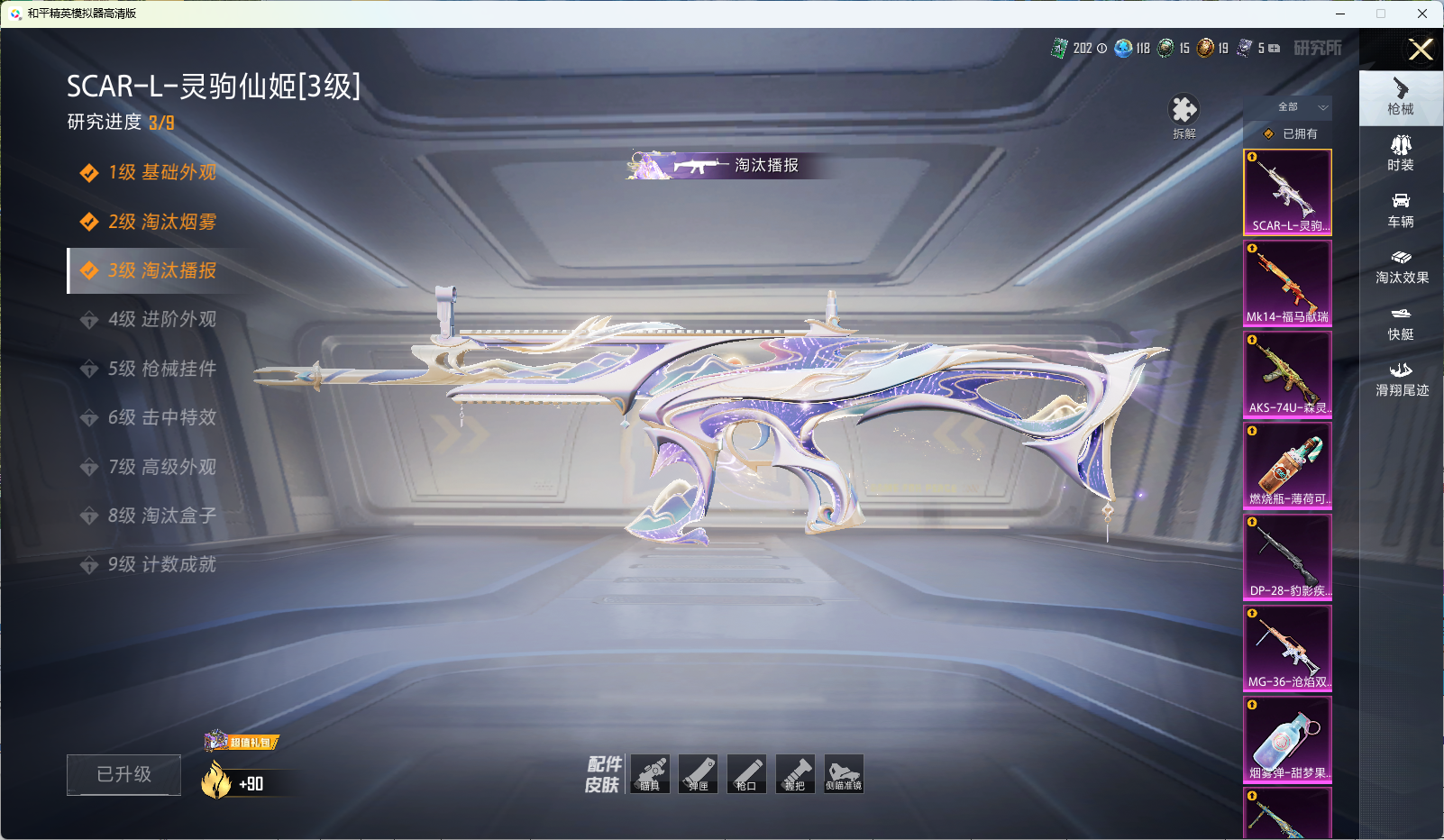This screenshot has width=1444, height=840.
Task: Close the research lab screen
Action: [x=1421, y=50]
